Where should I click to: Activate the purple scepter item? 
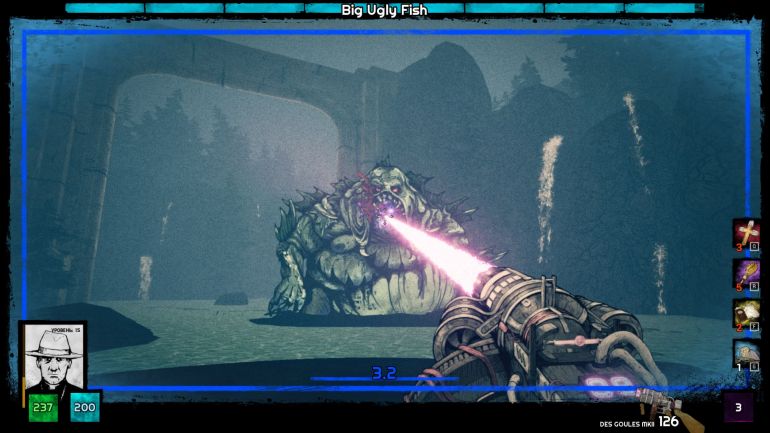click(x=747, y=273)
